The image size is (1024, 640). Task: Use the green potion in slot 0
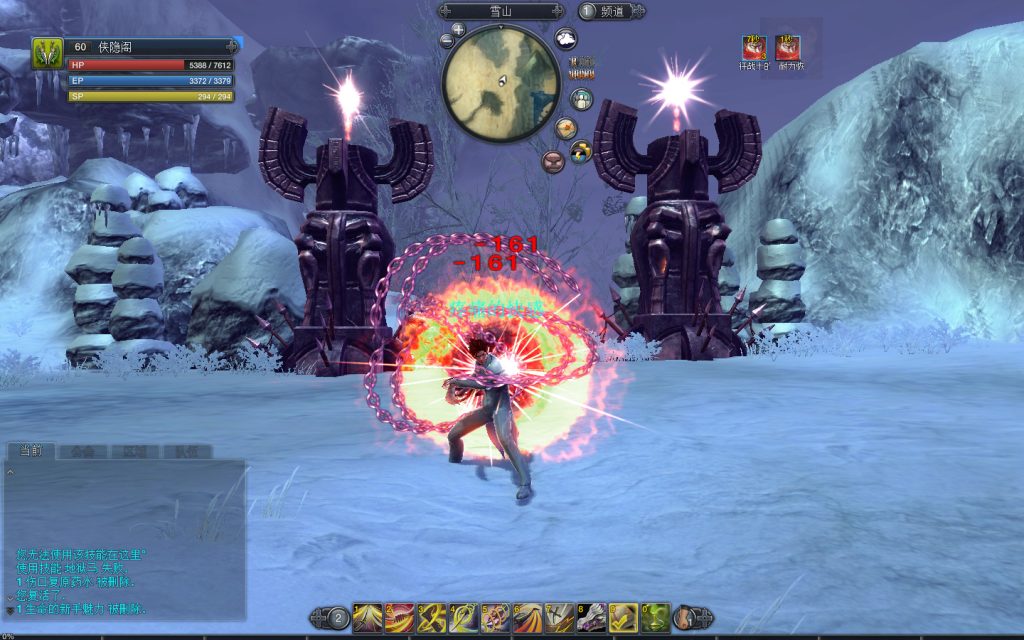point(655,618)
